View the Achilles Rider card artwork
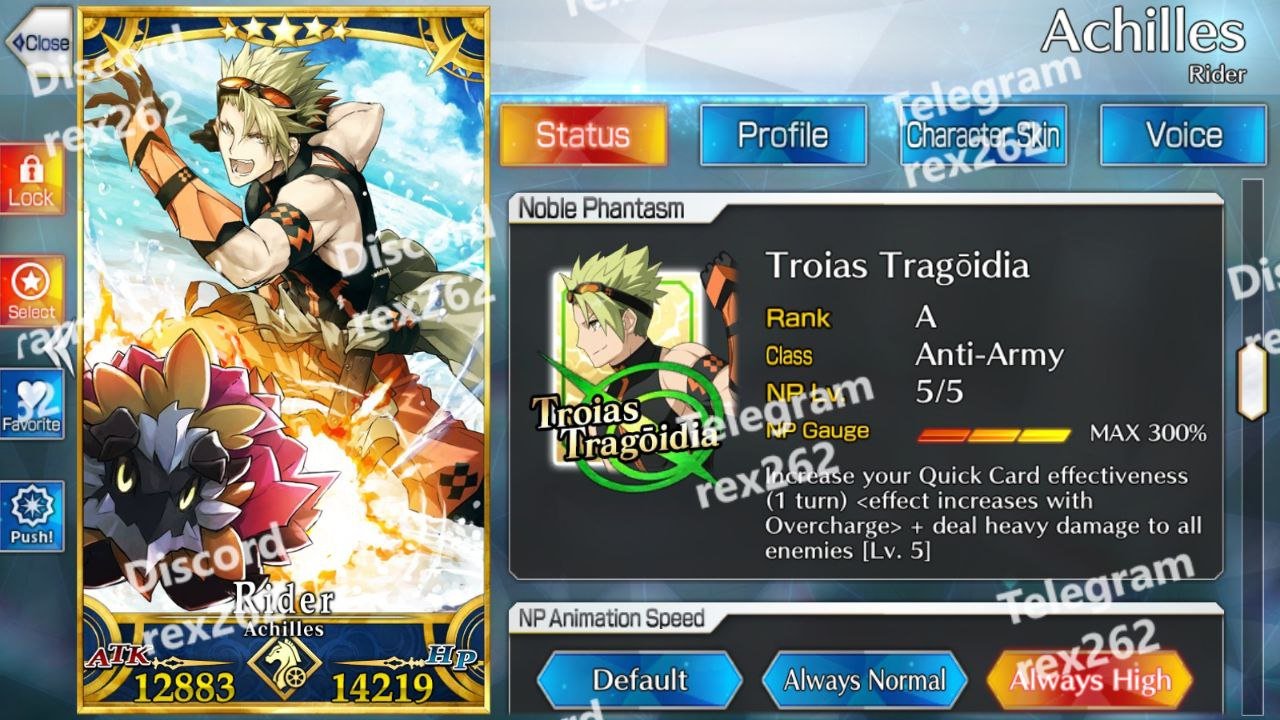This screenshot has width=1280, height=720. click(283, 330)
